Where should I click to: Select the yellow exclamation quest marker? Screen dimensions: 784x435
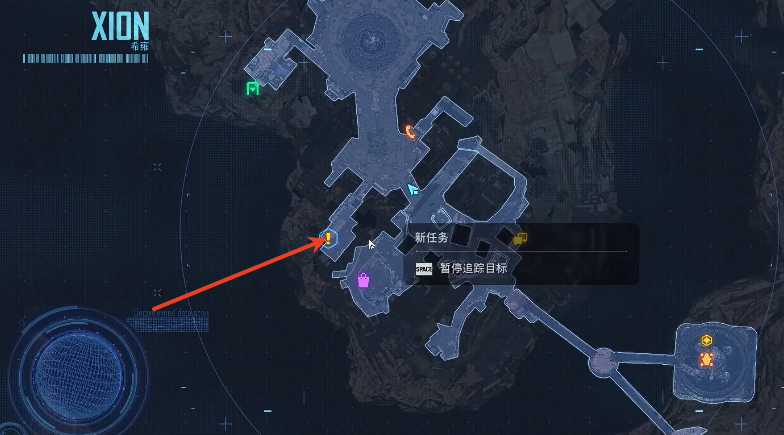coord(328,239)
